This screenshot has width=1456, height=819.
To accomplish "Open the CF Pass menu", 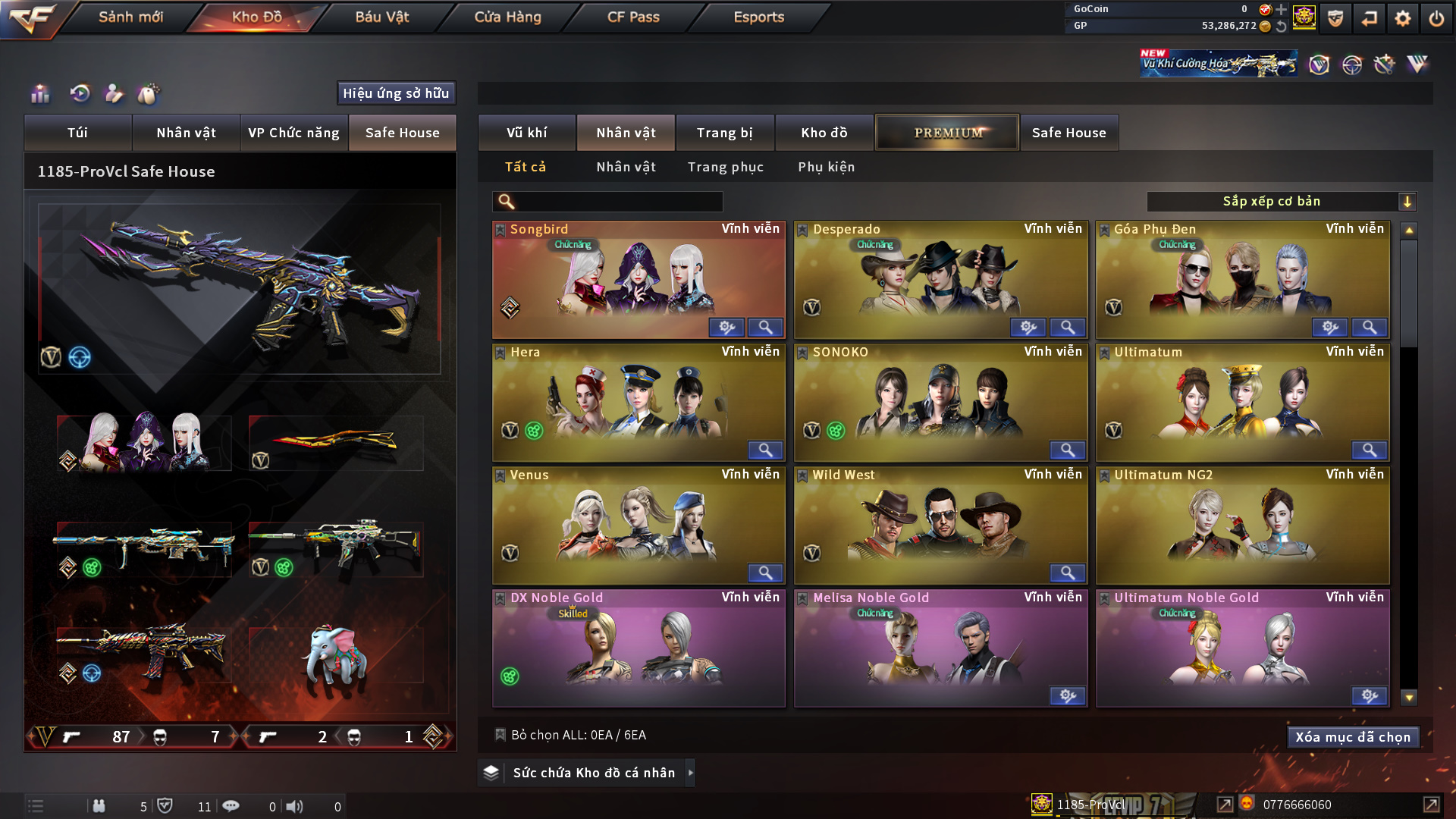I will 633,17.
